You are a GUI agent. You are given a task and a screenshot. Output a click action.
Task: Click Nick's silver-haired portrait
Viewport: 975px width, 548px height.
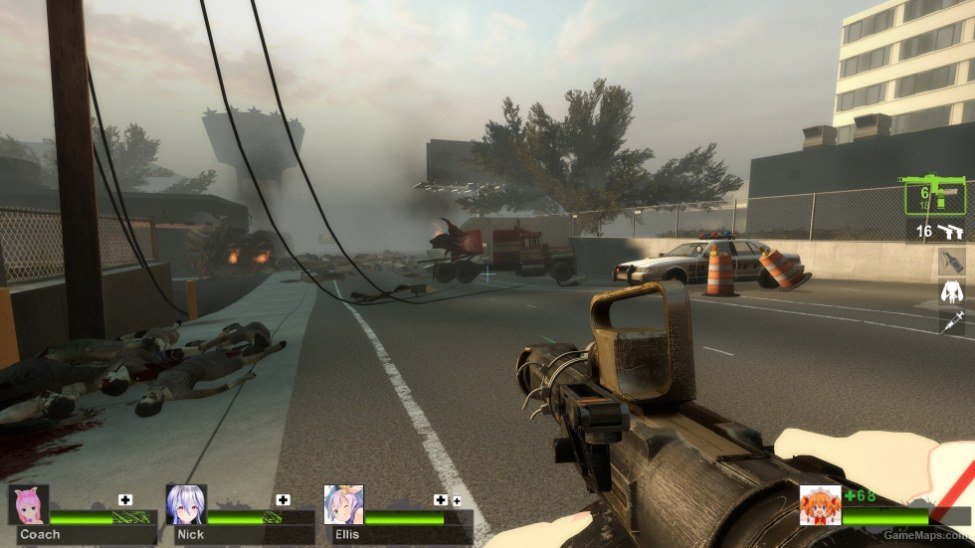tap(186, 505)
